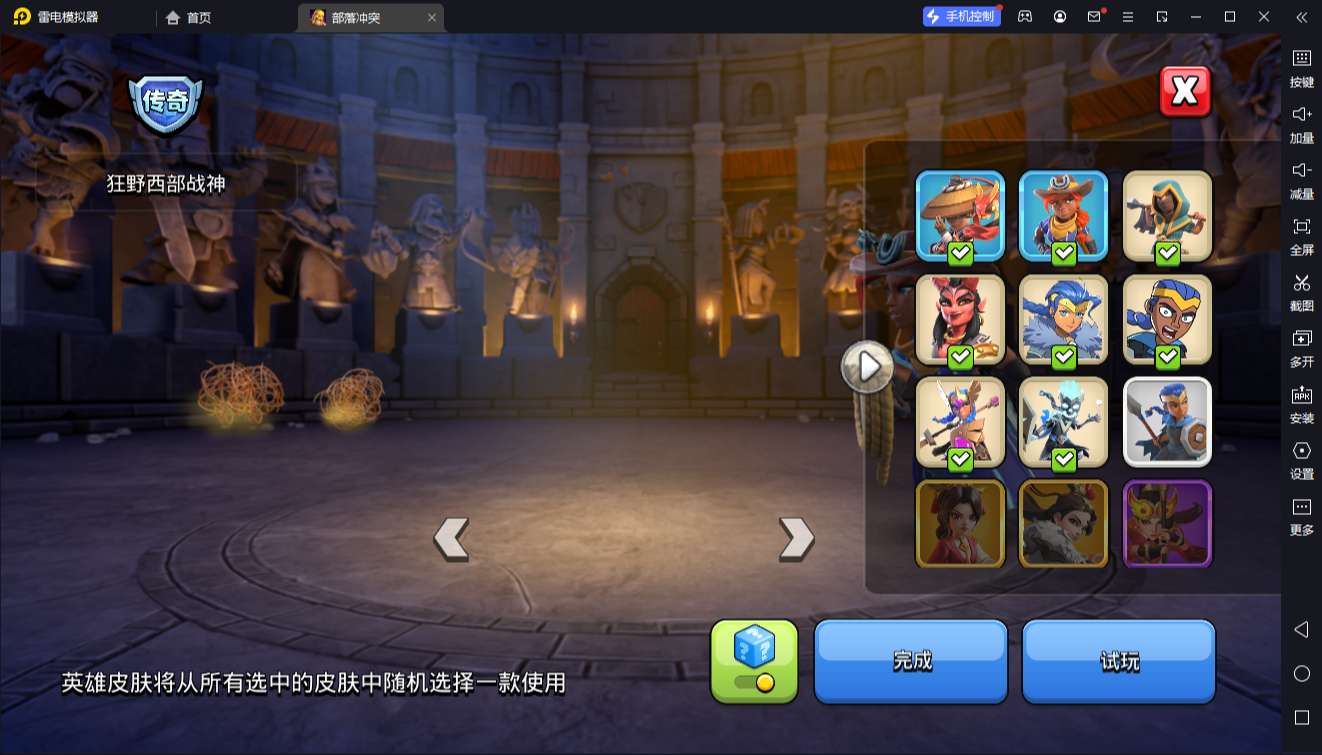Try the skin using the 试玩 button
Screen dimensions: 1322x755
click(1118, 661)
